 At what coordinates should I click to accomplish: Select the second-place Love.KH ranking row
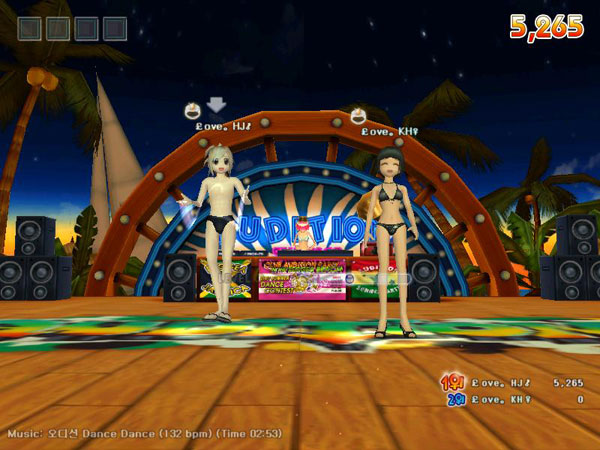[510, 399]
